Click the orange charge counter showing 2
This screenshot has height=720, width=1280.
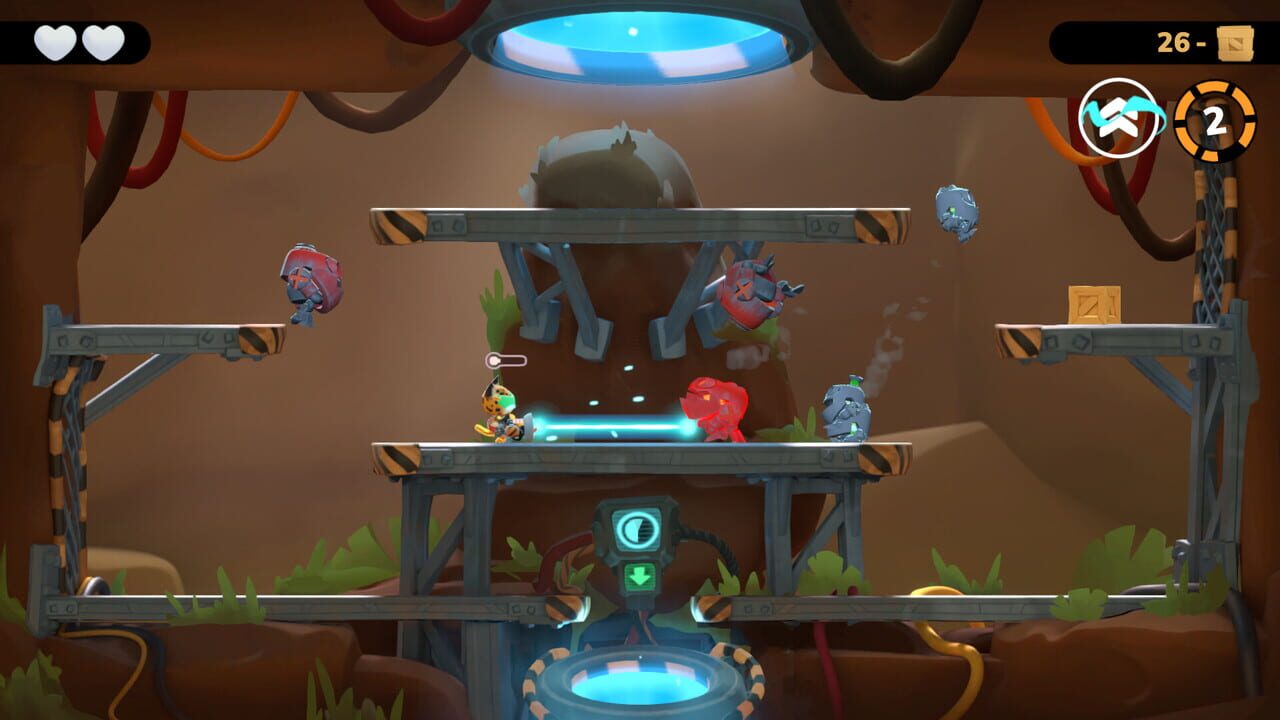[1215, 120]
